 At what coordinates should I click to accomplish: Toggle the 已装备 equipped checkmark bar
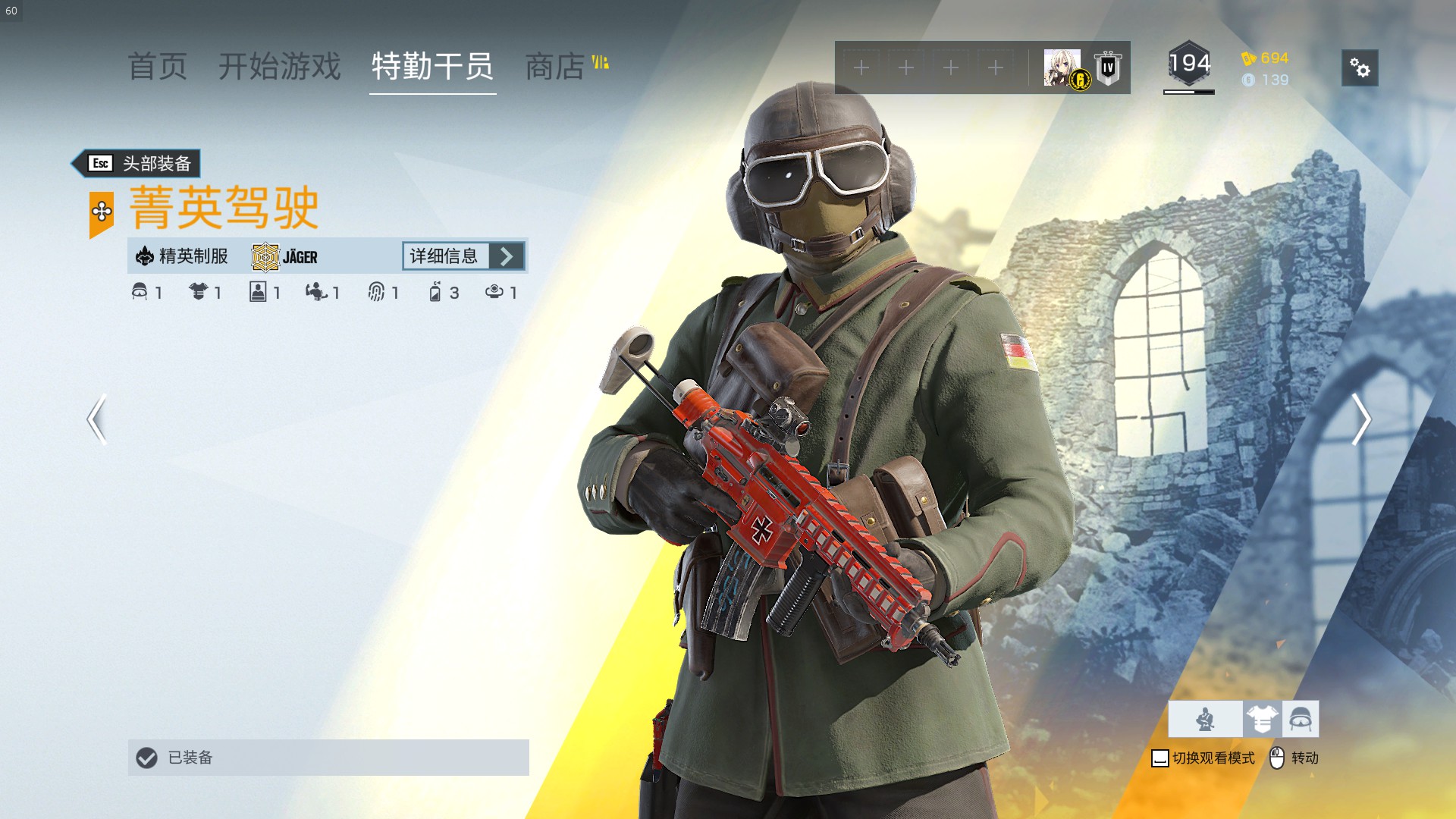click(328, 758)
